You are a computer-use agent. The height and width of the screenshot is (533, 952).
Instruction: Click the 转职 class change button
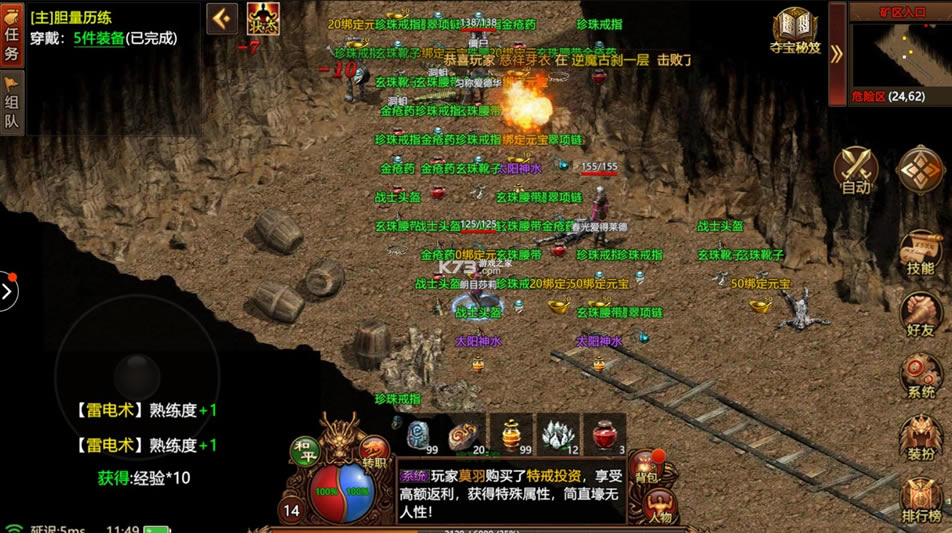click(x=373, y=452)
